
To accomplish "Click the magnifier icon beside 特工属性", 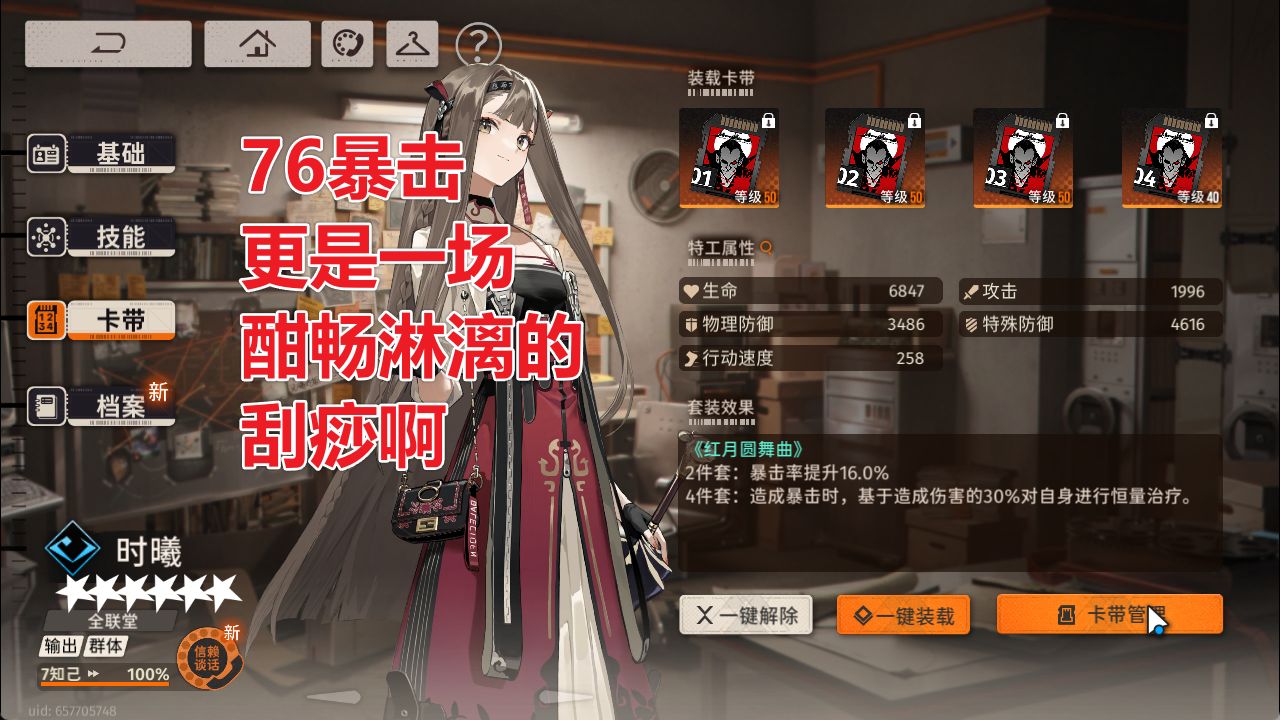I will [766, 249].
